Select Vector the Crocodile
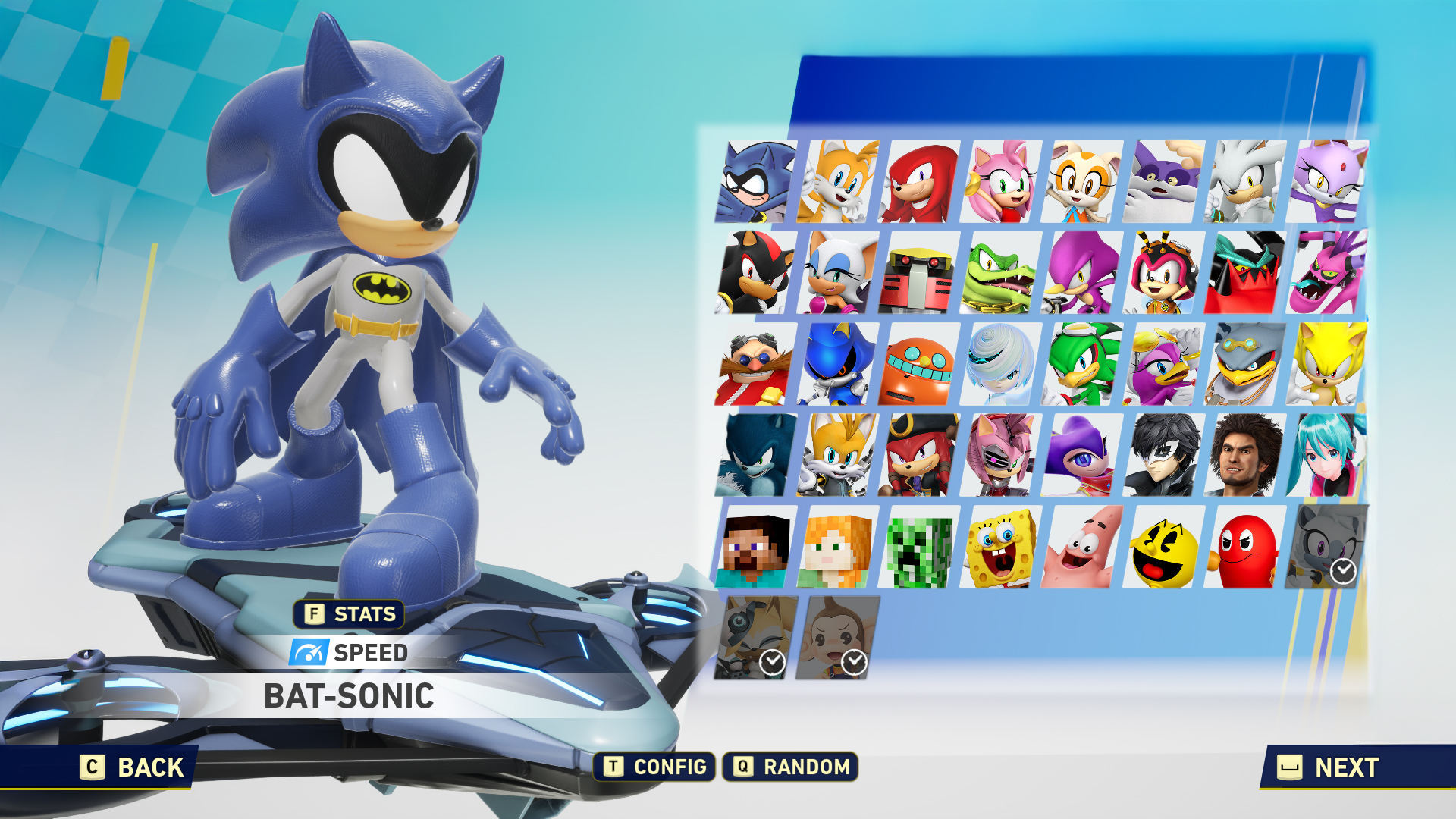The height and width of the screenshot is (819, 1456). click(1001, 273)
